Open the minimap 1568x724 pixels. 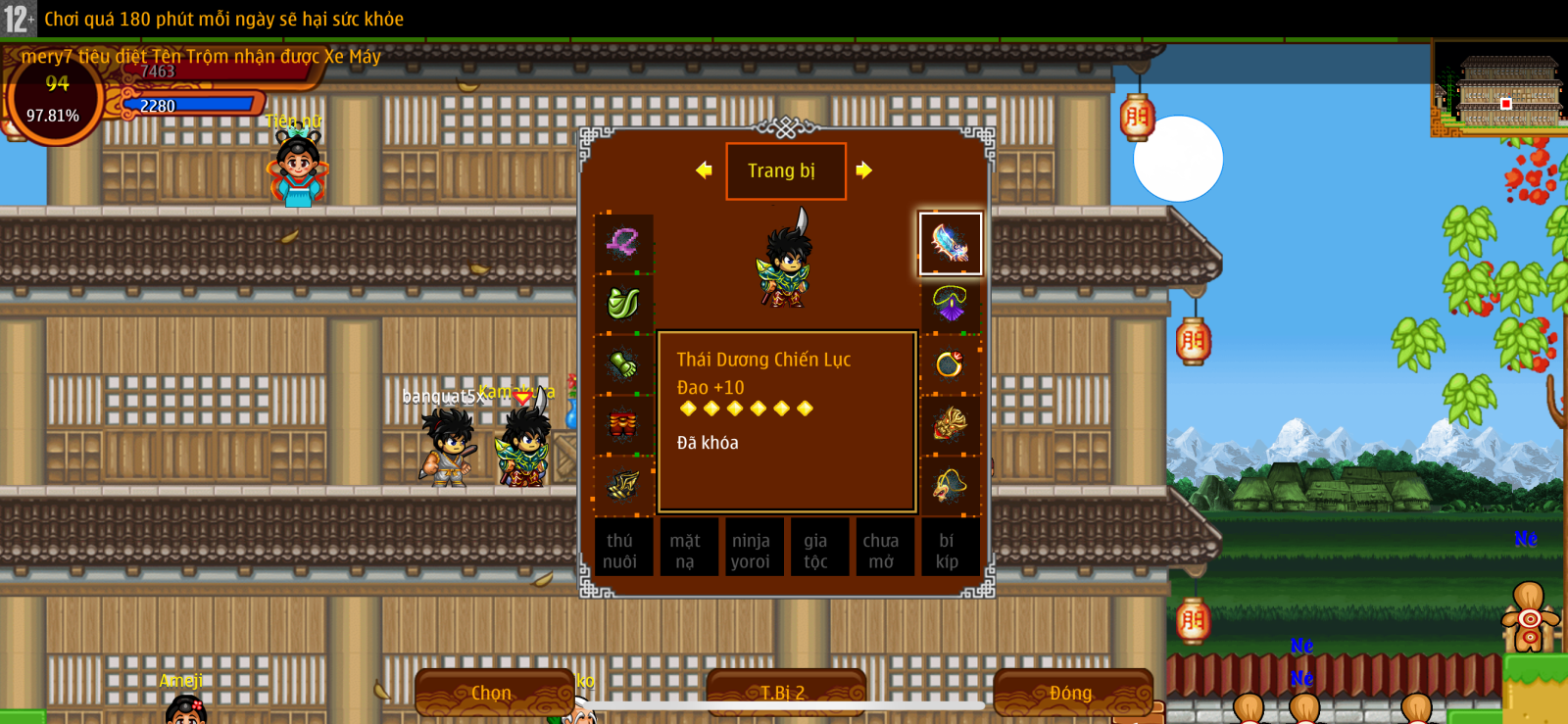point(1499,90)
